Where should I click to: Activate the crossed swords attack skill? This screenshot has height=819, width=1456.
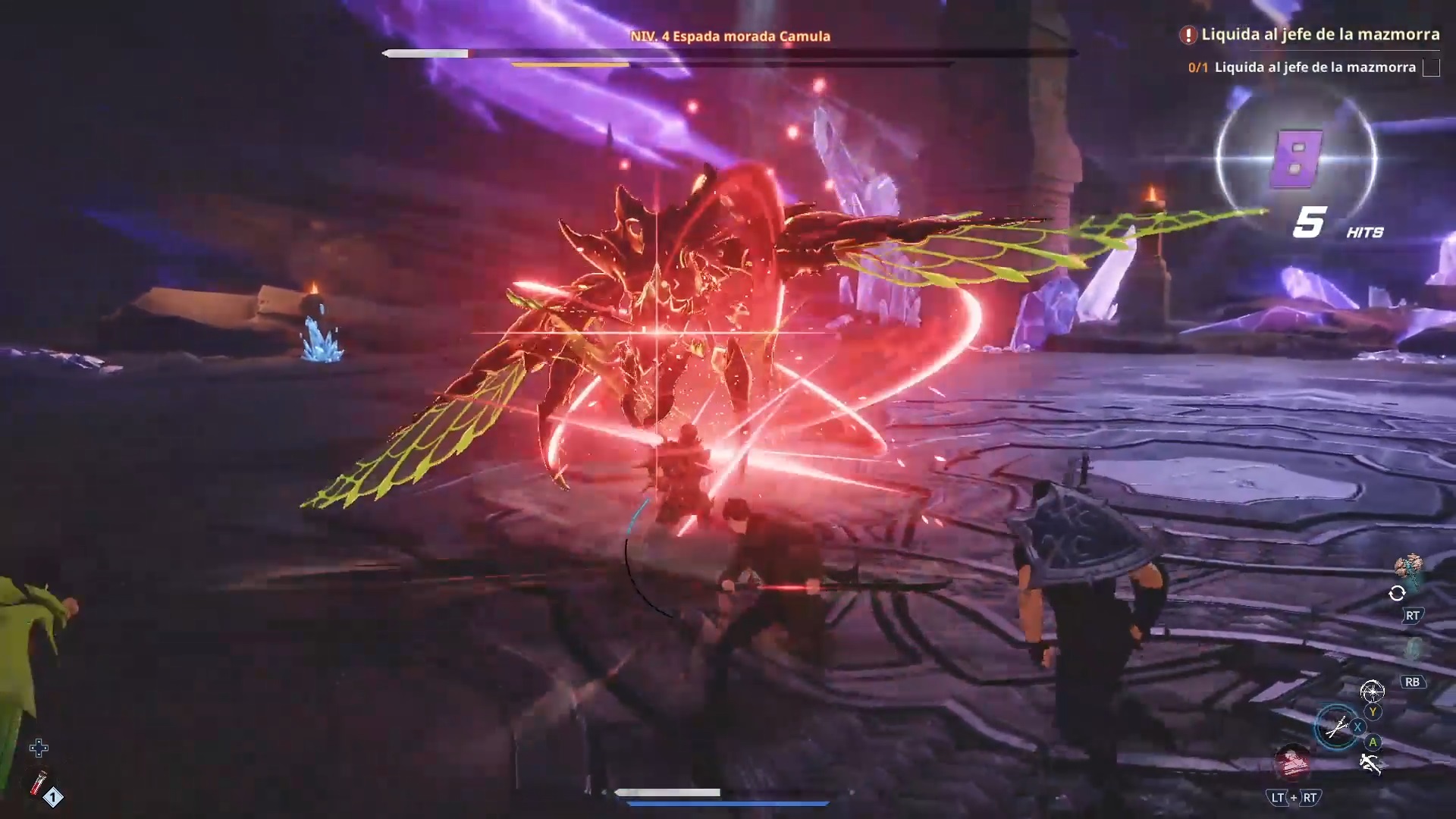(x=1336, y=727)
